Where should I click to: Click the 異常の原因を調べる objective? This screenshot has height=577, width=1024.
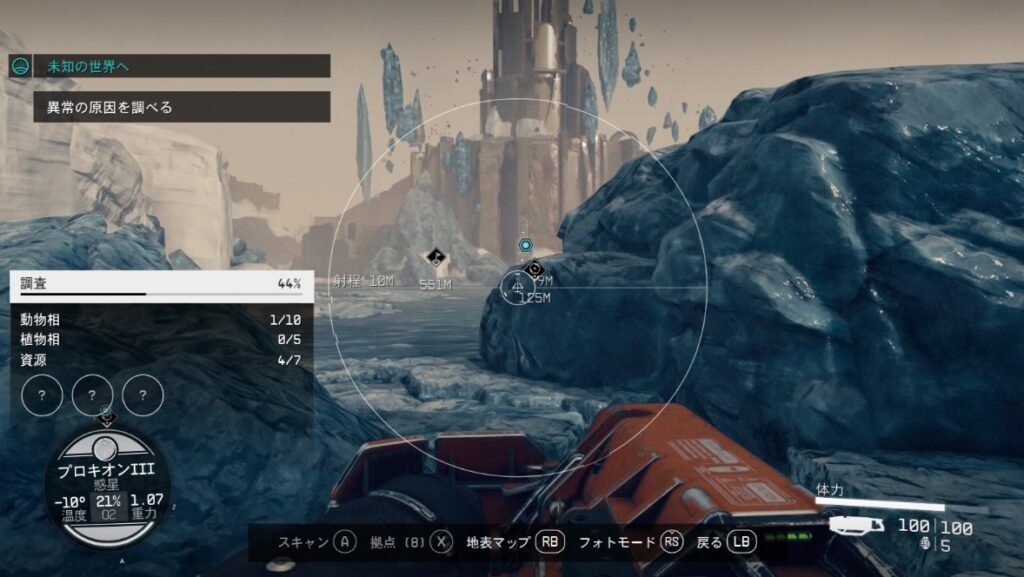pos(181,107)
